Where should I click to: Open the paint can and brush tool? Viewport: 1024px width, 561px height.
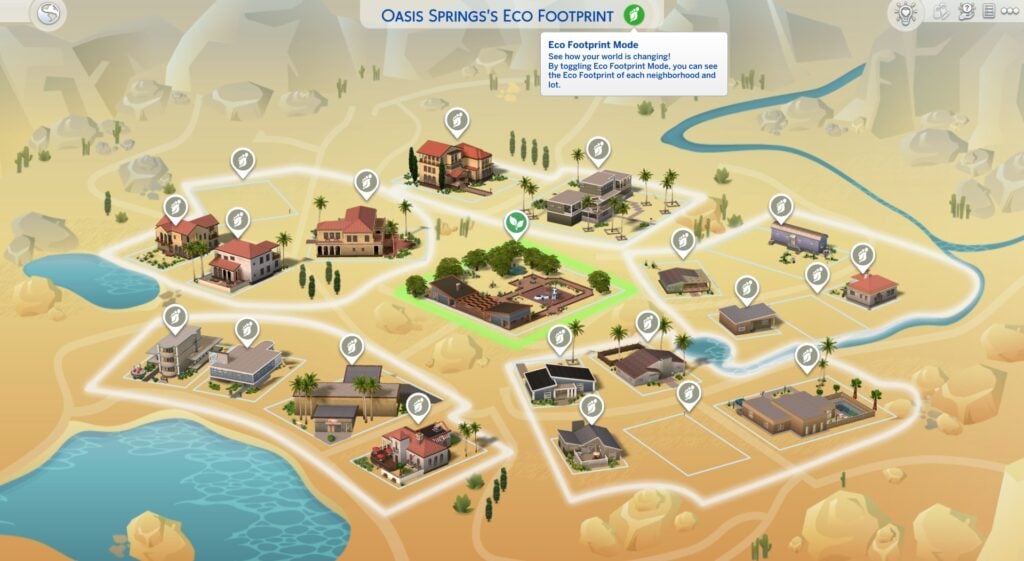941,12
